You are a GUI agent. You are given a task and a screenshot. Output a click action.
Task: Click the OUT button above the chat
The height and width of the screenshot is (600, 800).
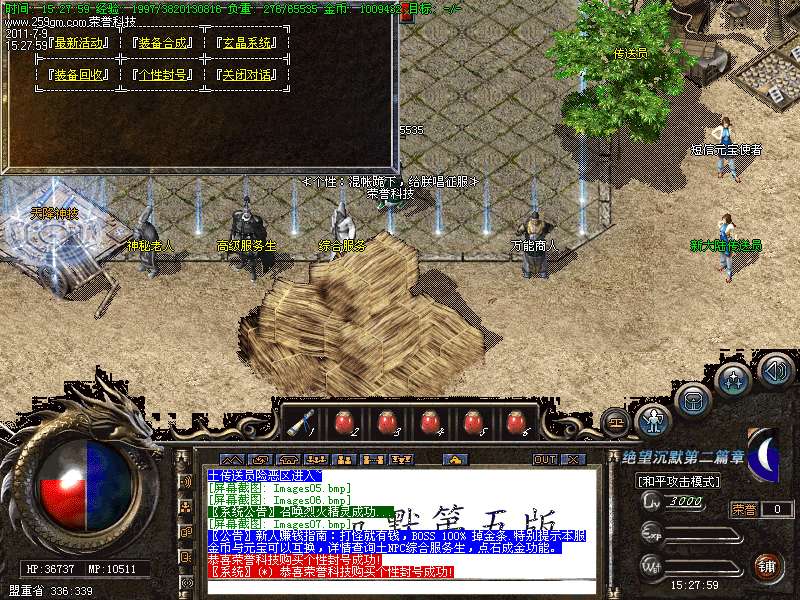[x=544, y=459]
